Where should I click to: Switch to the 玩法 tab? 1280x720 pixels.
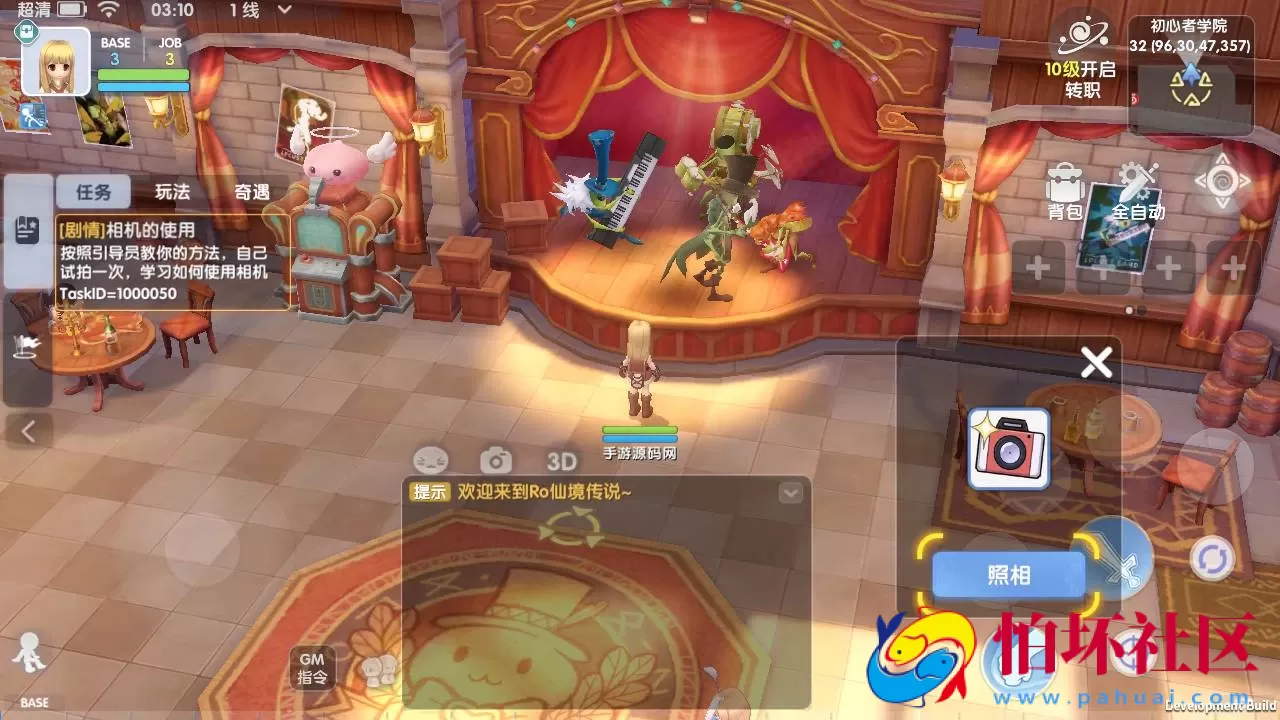(172, 191)
